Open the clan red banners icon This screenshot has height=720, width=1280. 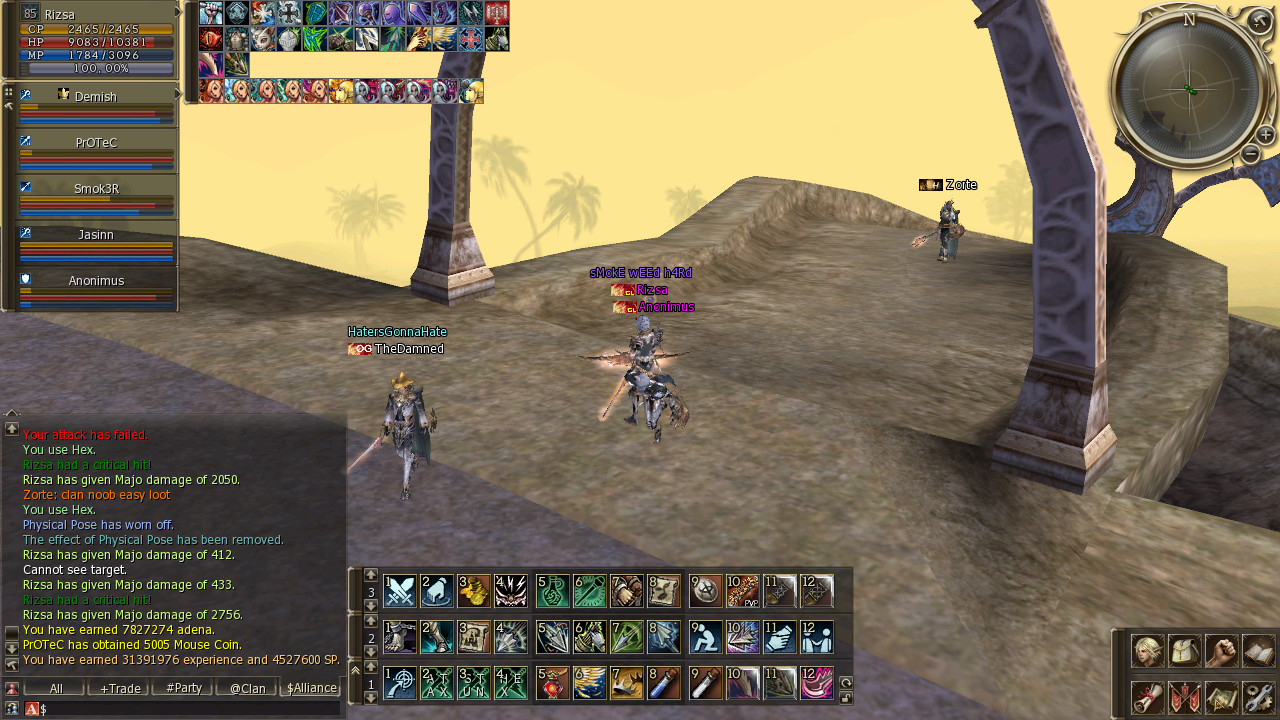[x=1184, y=696]
